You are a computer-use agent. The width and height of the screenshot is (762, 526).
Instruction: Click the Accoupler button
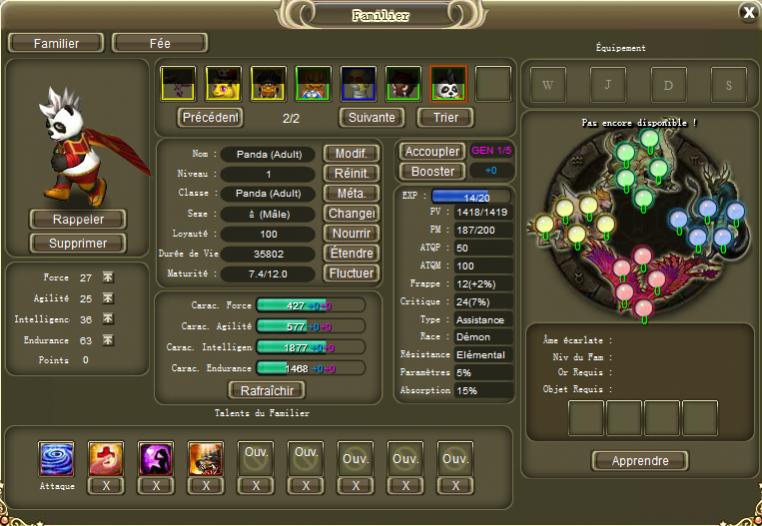[x=432, y=151]
